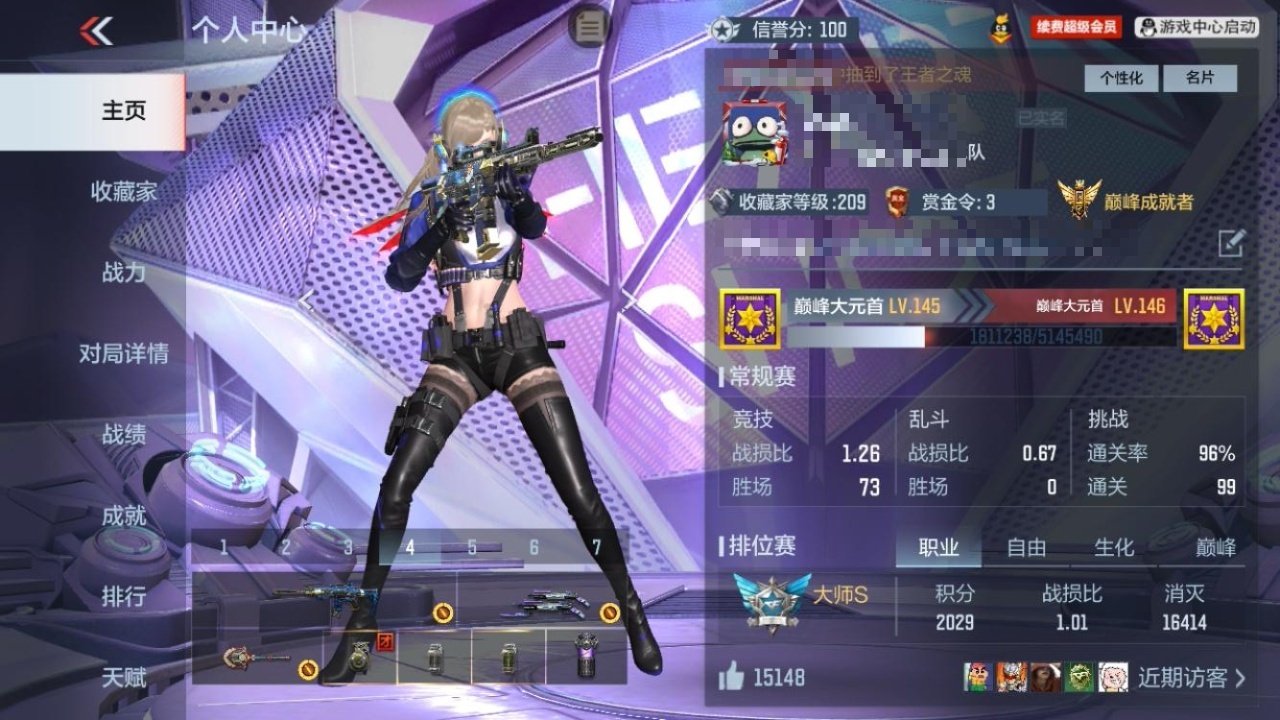This screenshot has height=720, width=1280.
Task: View the 战绩 record page
Action: (124, 434)
